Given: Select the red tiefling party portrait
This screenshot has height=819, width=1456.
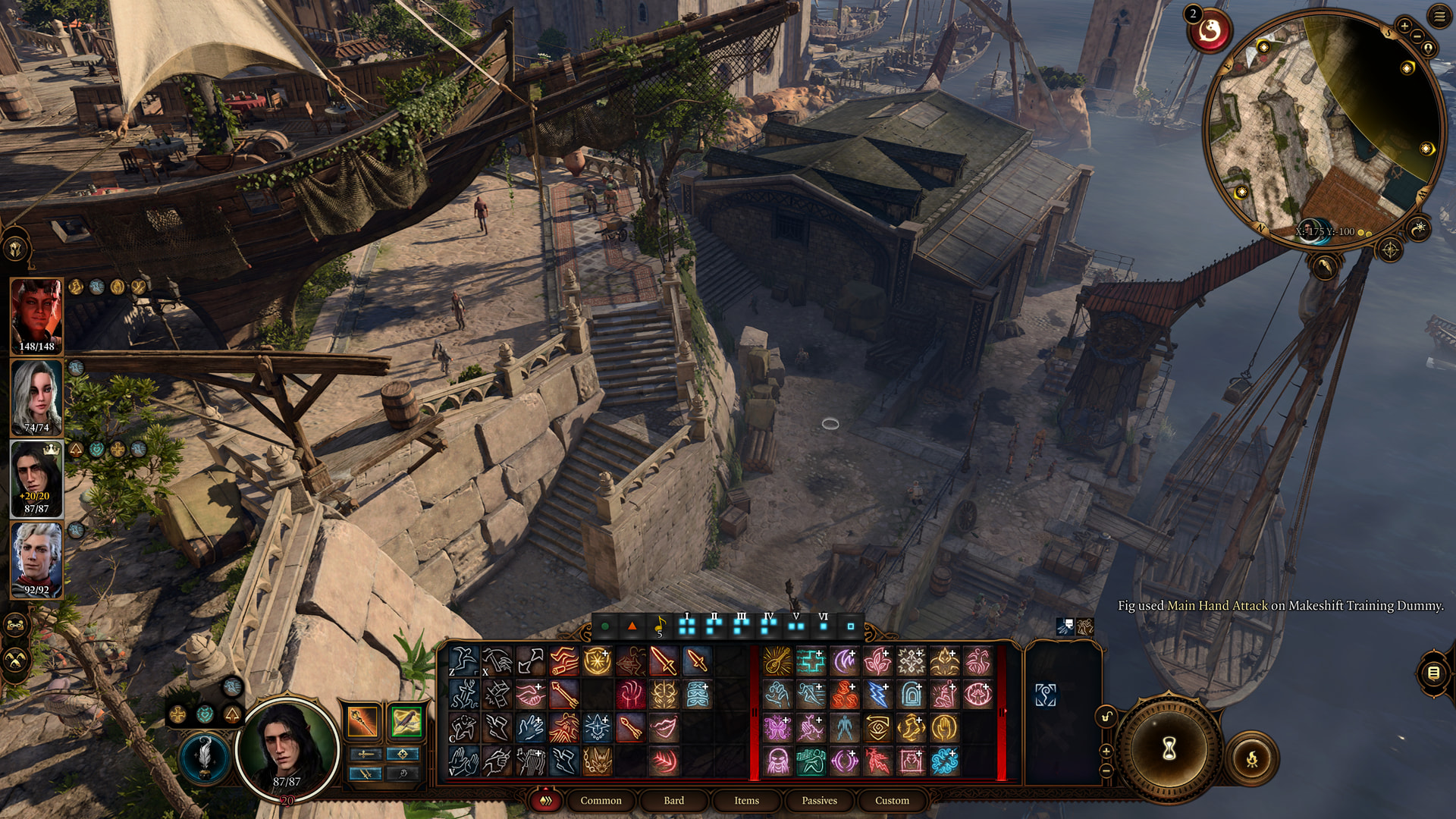Looking at the screenshot, I should tap(36, 315).
